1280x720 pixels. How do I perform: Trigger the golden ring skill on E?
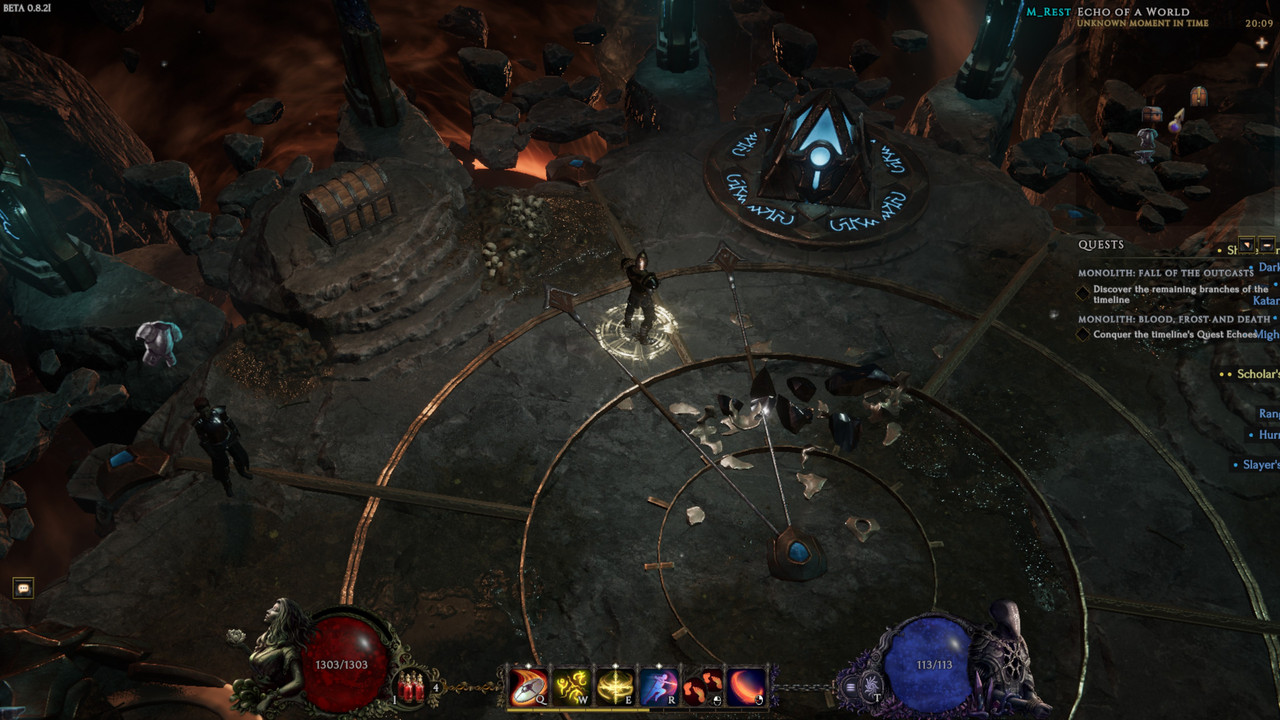[x=614, y=687]
